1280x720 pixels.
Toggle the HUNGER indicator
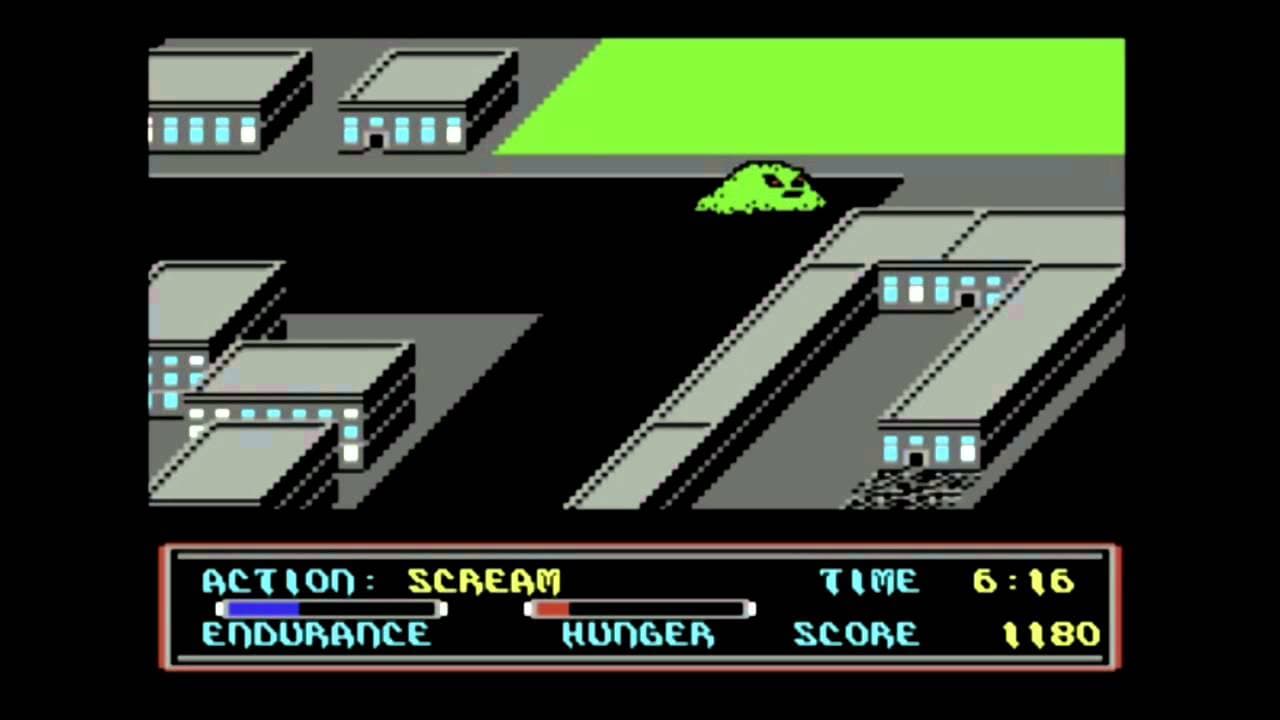coord(637,634)
